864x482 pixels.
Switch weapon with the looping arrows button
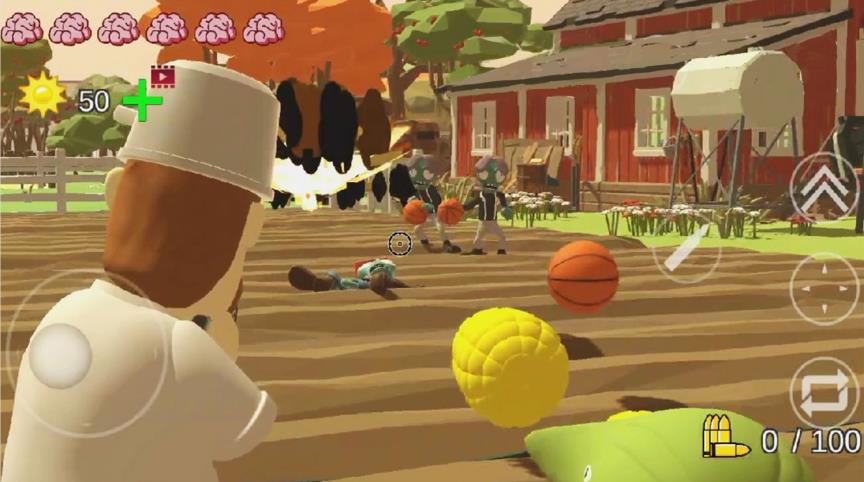pos(824,392)
